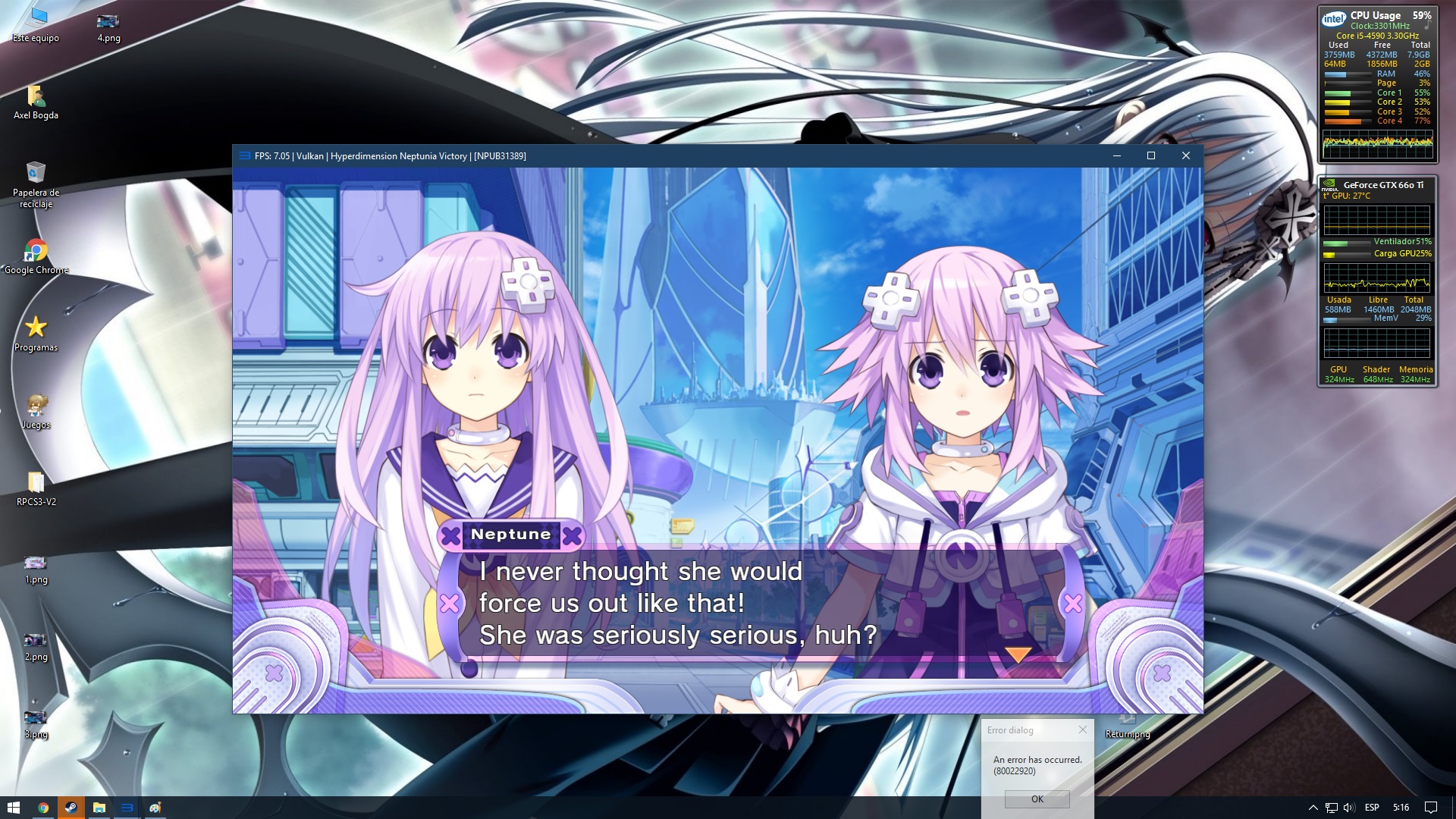The image size is (1456, 819).
Task: Close the Hyperdimension Neptunia Victory window
Action: click(1185, 155)
